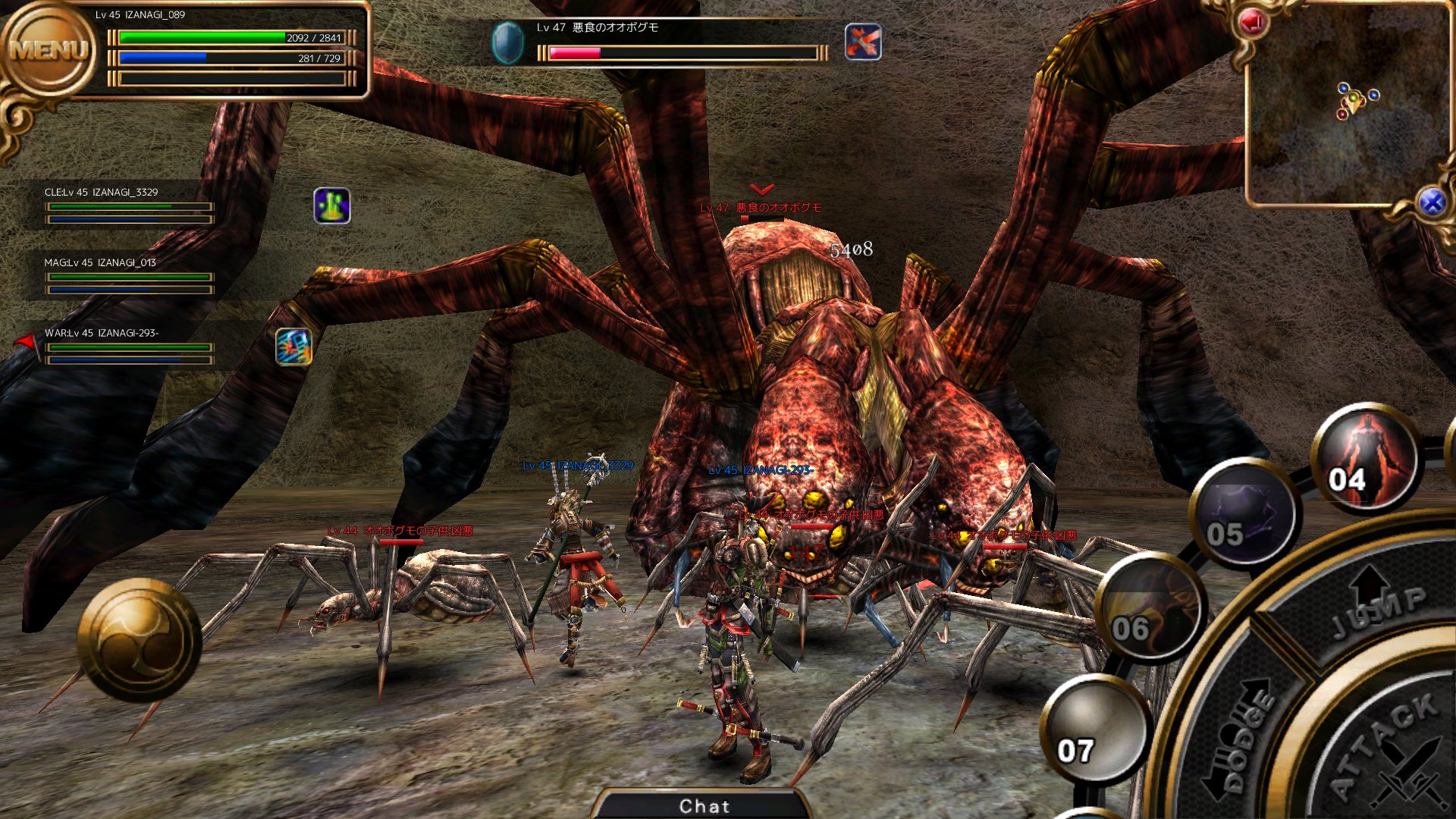Click the red arrow button above minimap
The image size is (1456, 819).
point(1252,23)
